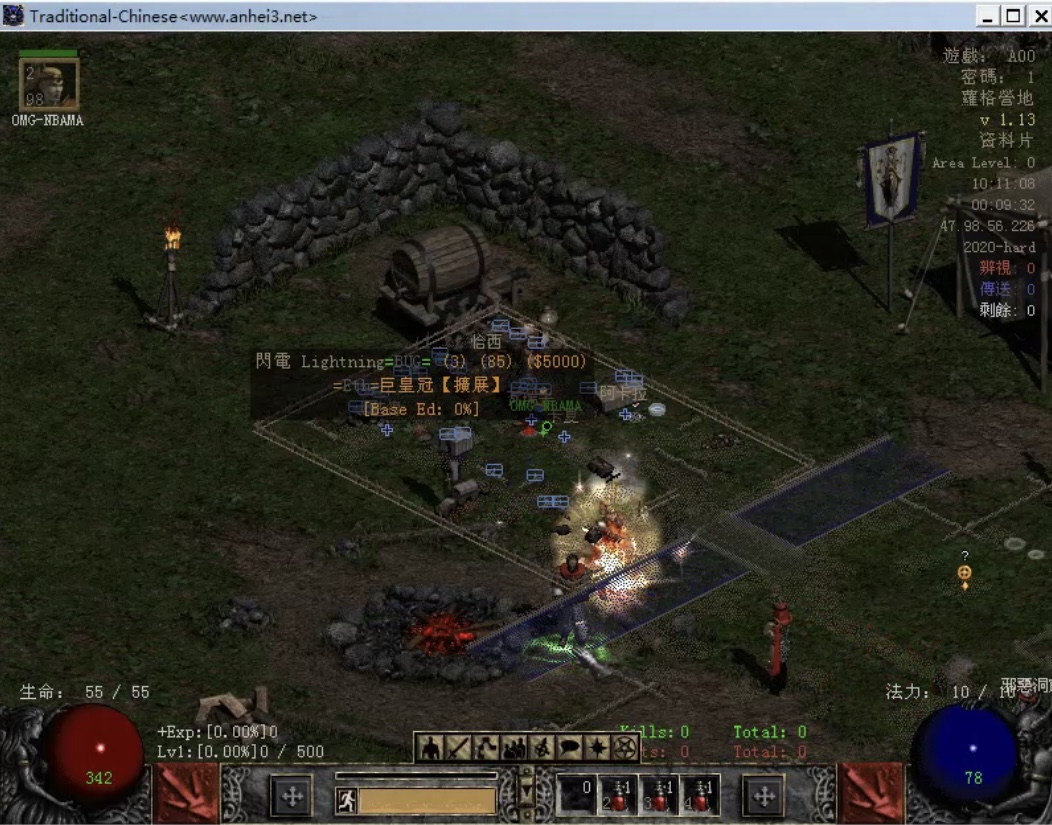This screenshot has height=825, width=1052.
Task: Open the quest log star icon
Action: [x=598, y=747]
